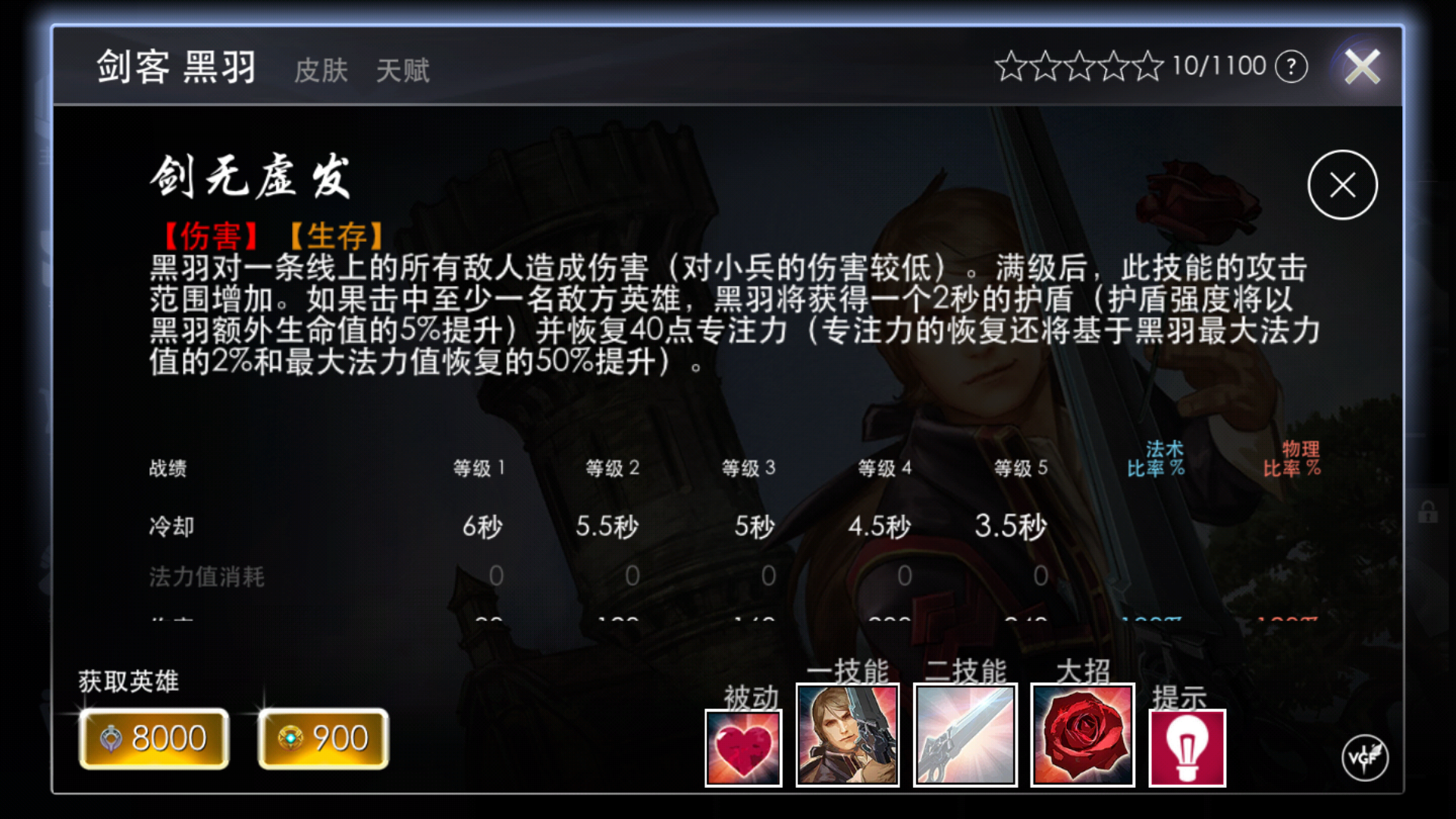This screenshot has width=1456, height=819.
Task: Close the 剑无虚发 skill description popup
Action: click(1341, 184)
